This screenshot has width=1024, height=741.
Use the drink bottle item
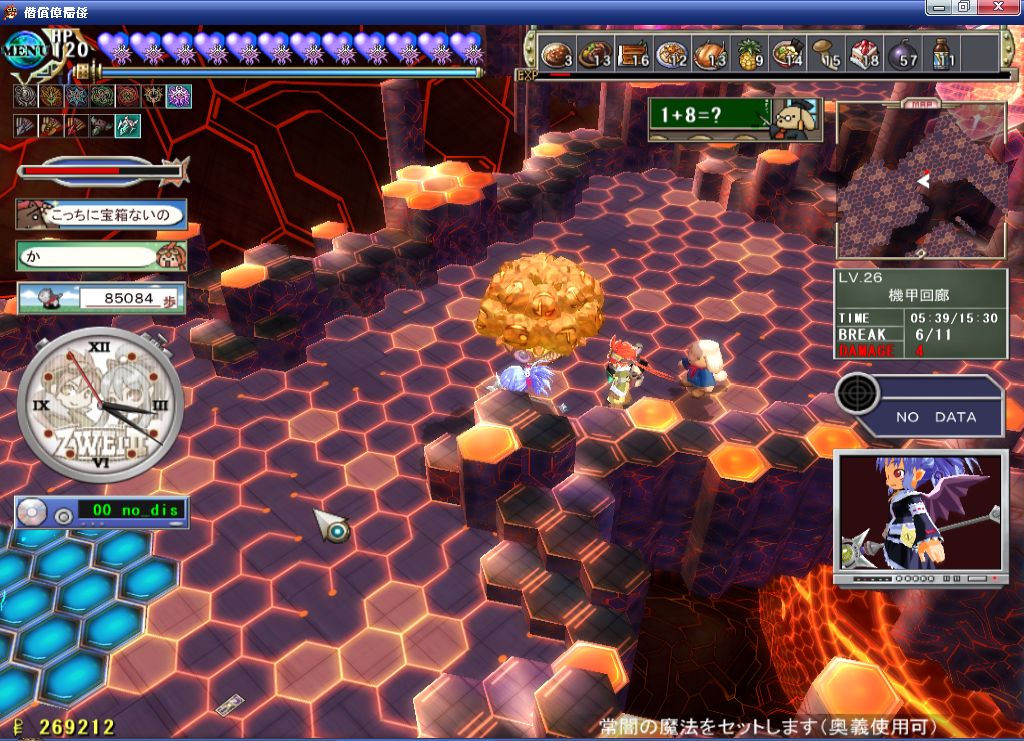click(943, 53)
